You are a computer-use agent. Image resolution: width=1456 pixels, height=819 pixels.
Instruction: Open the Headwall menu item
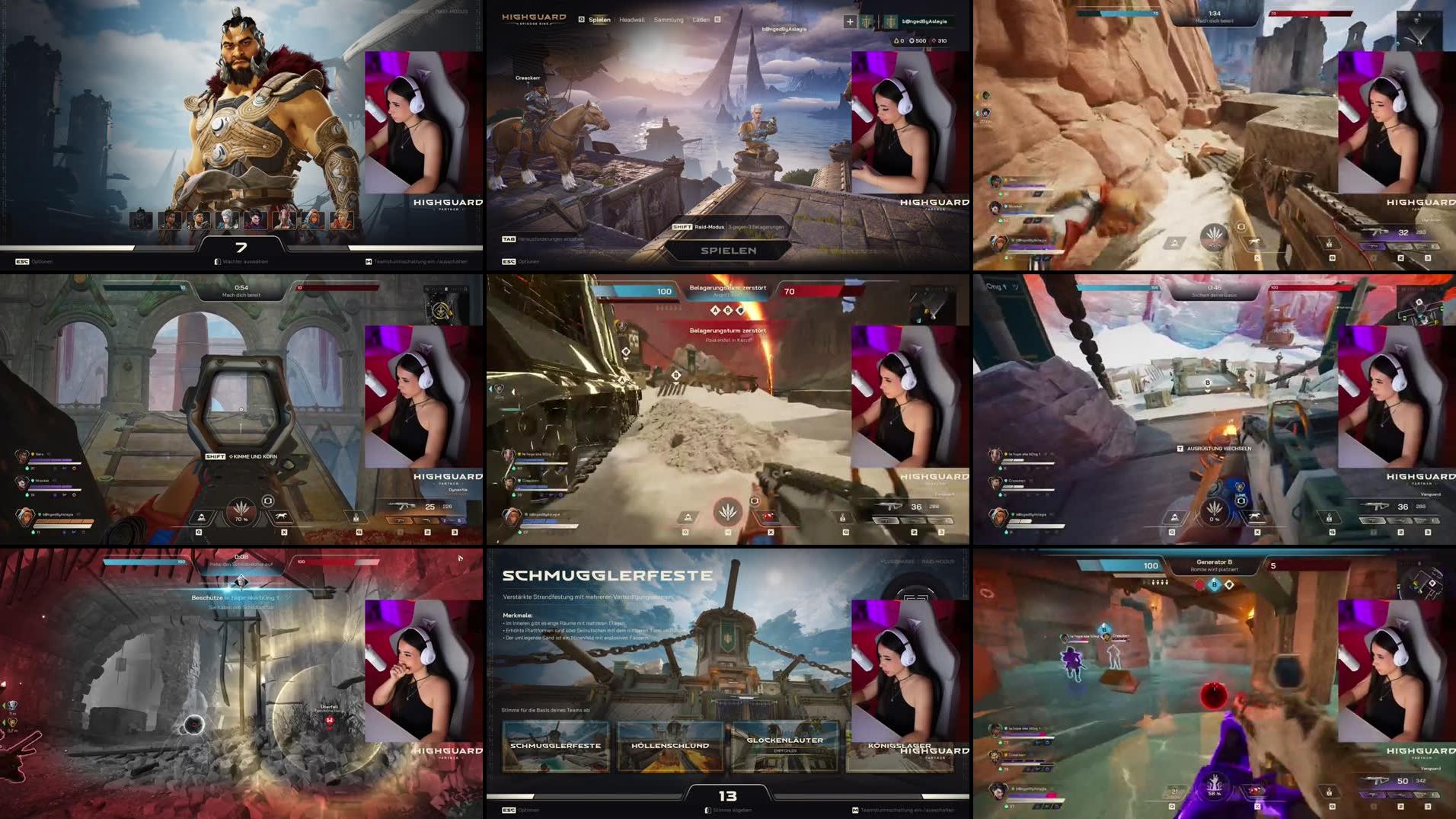click(x=634, y=19)
